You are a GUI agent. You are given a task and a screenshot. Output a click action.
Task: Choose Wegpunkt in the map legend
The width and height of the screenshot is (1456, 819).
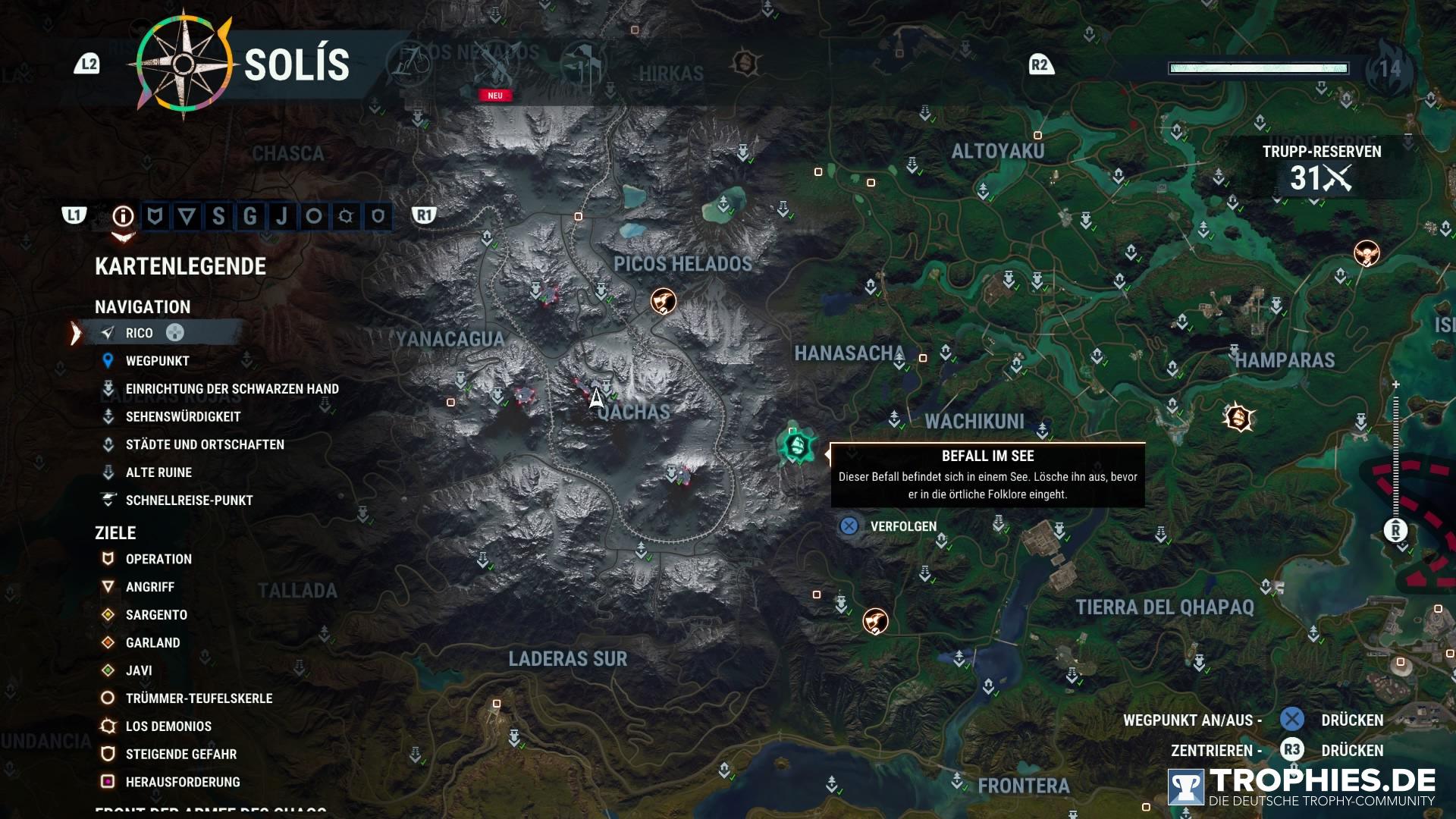157,361
